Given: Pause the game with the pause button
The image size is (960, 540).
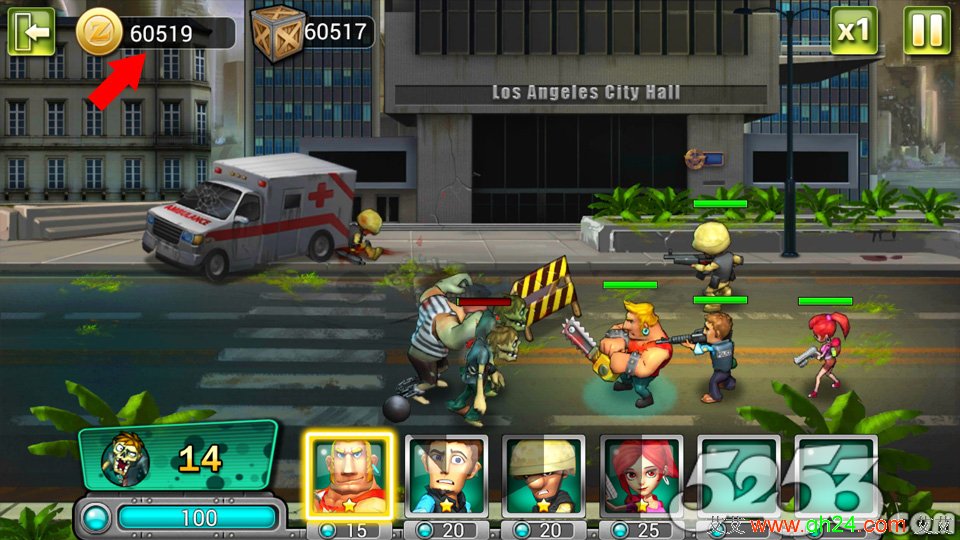Looking at the screenshot, I should 927,31.
